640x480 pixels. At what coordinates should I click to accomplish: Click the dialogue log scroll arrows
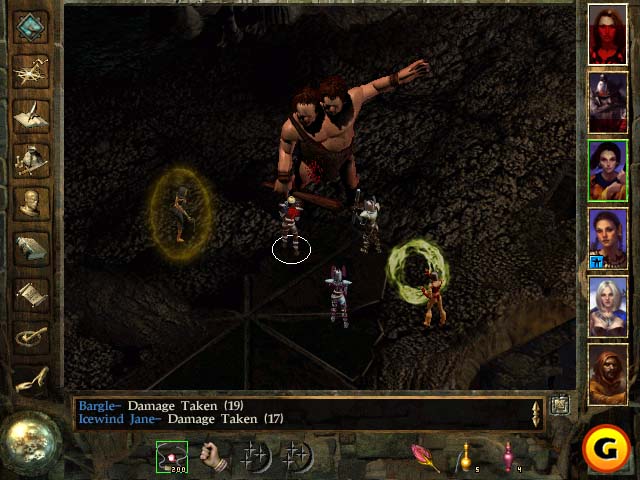coord(536,413)
